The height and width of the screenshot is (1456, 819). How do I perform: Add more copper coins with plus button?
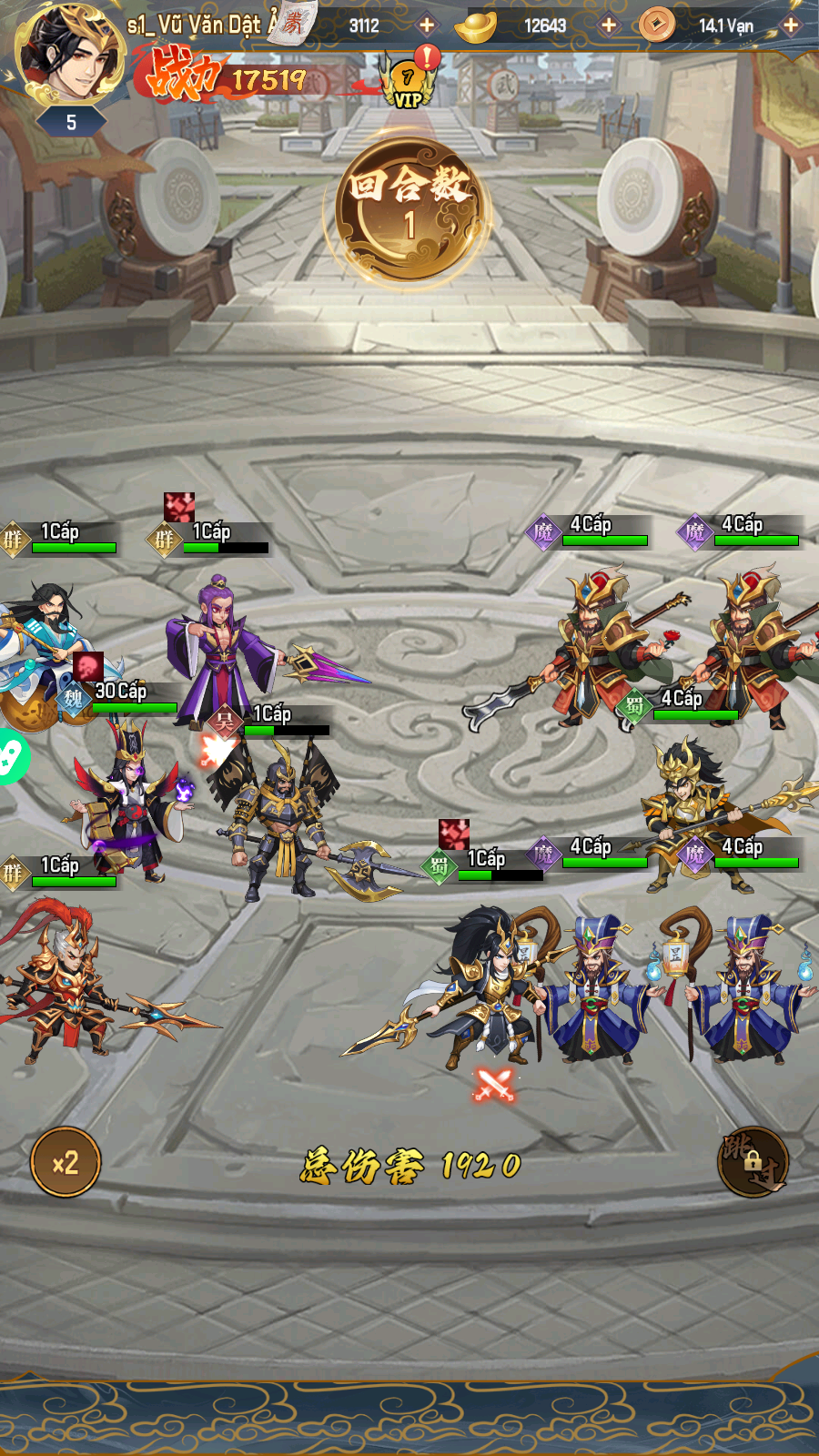pos(791,25)
